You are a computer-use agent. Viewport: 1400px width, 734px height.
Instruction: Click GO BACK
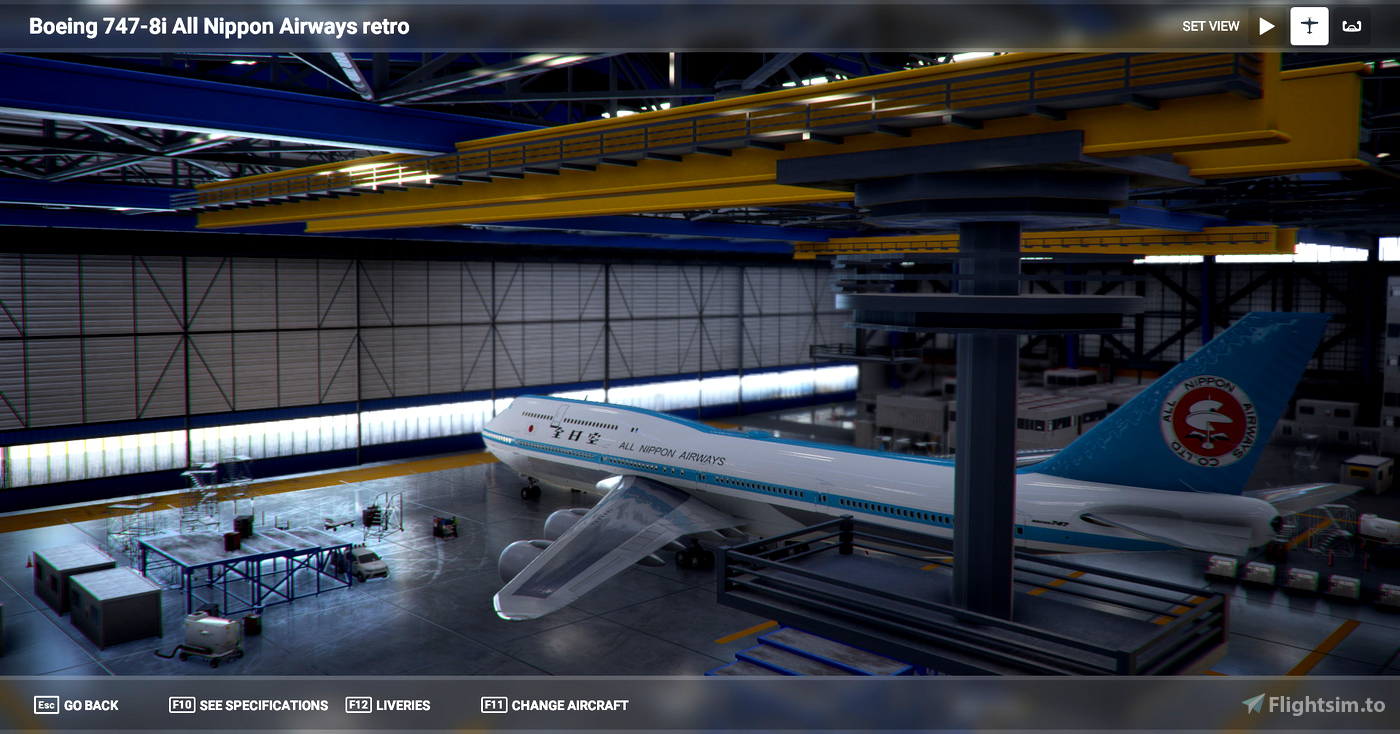90,705
